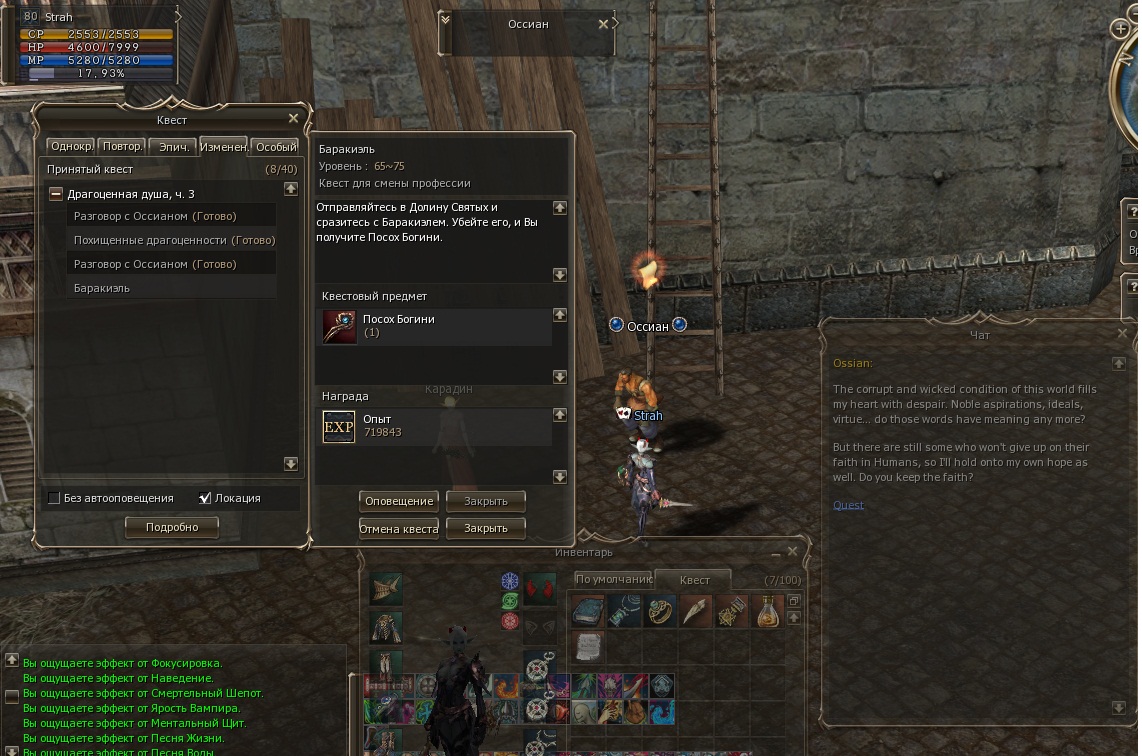Switch to the Особый quest tab
Image resolution: width=1142 pixels, height=756 pixels.
click(x=275, y=147)
